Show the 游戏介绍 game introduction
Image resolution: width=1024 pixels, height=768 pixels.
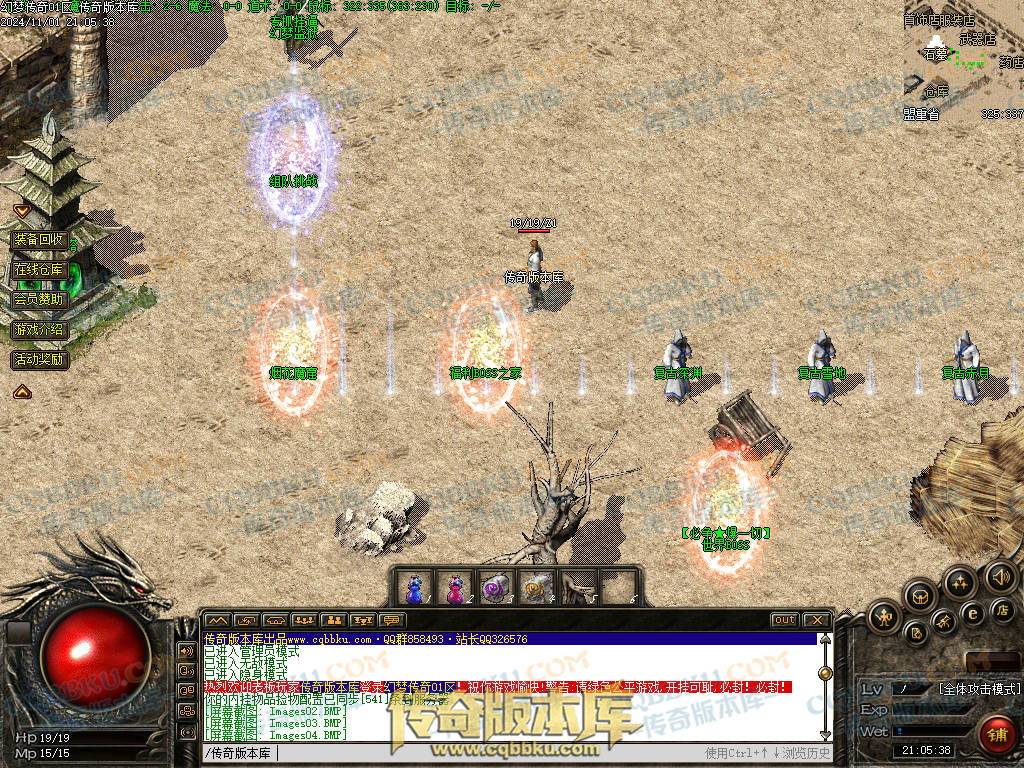pyautogui.click(x=39, y=329)
